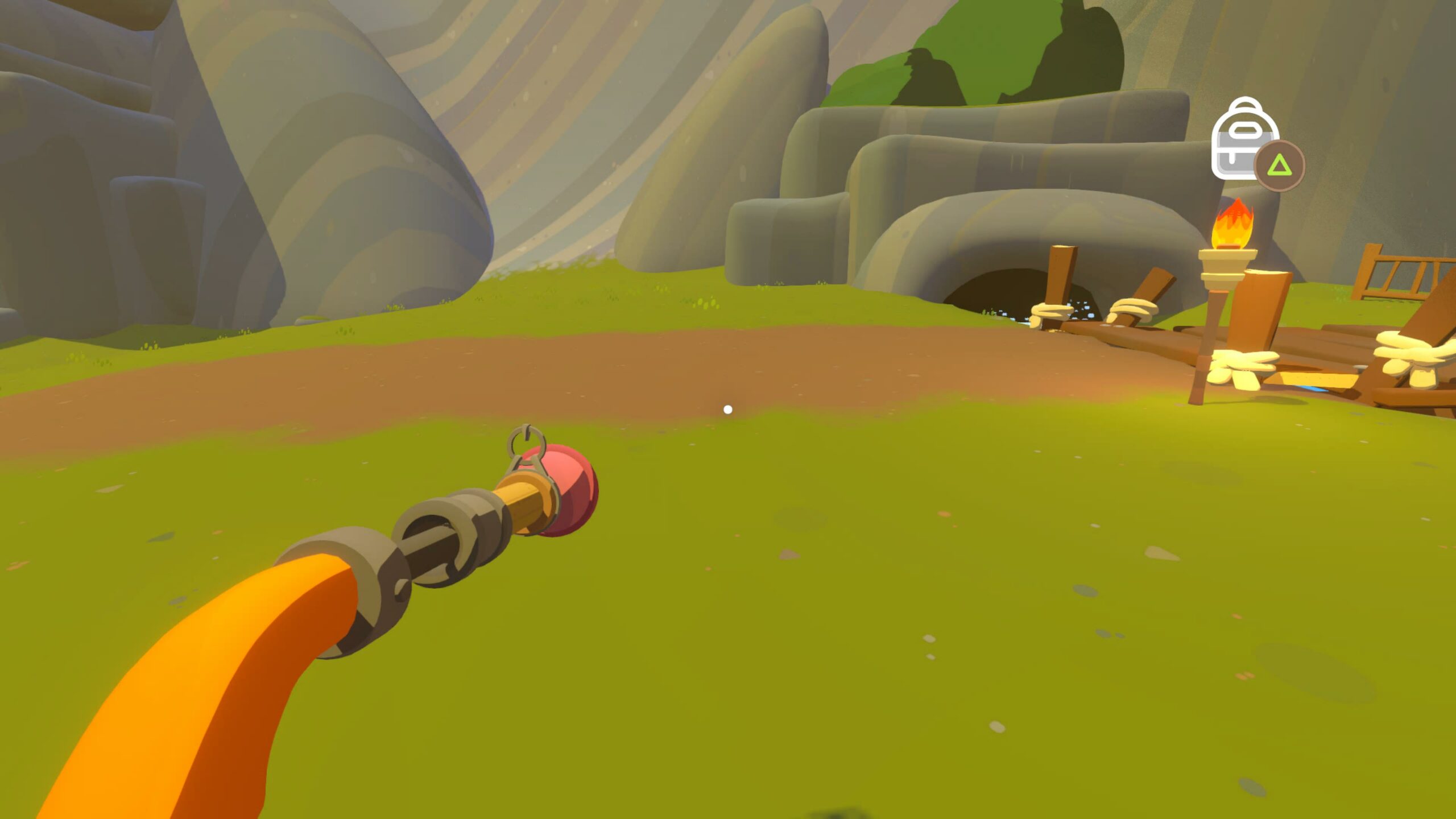Image resolution: width=1456 pixels, height=819 pixels.
Task: Open the backpack inventory icon
Action: [1243, 140]
